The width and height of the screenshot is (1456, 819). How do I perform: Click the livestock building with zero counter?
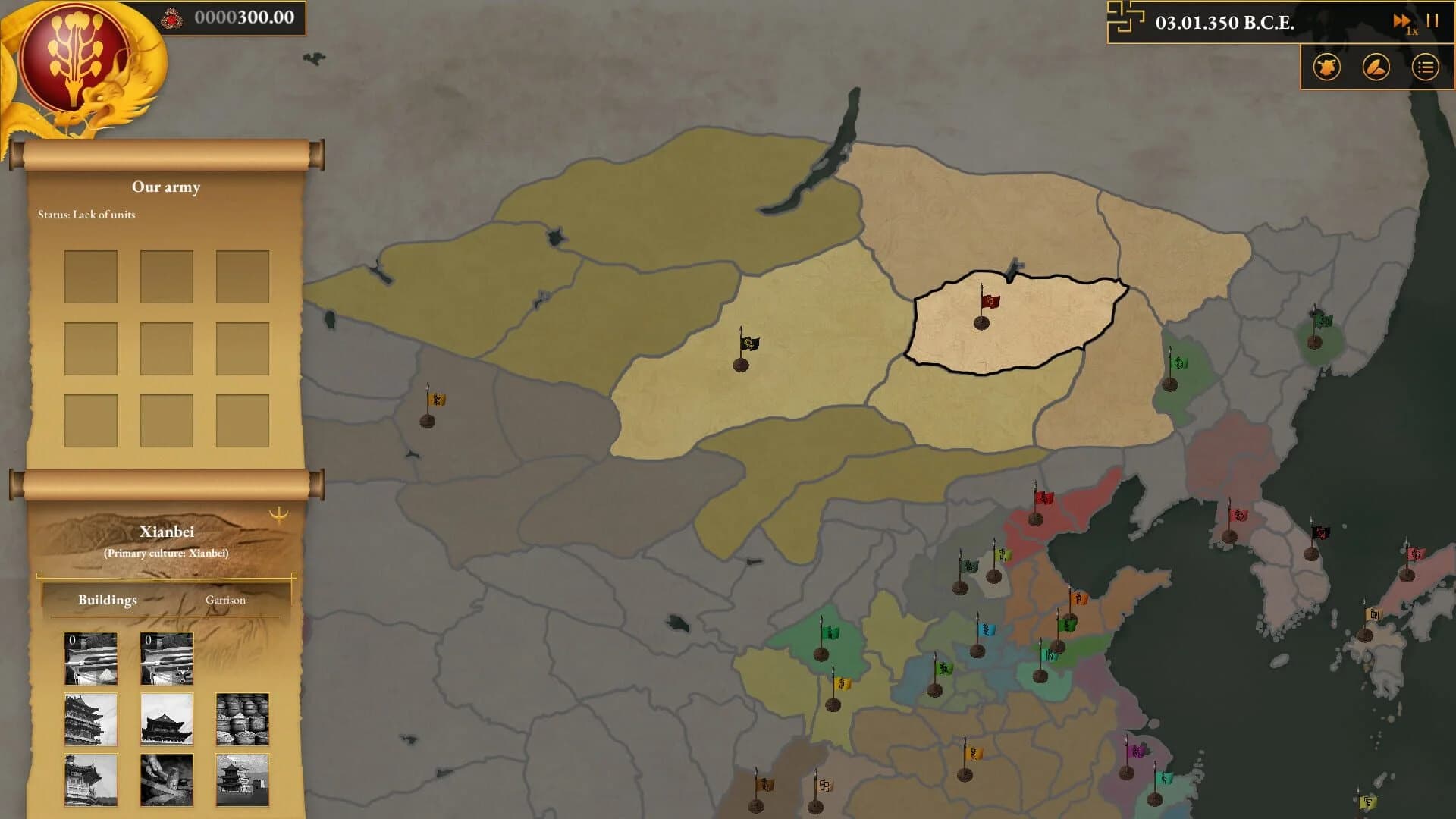point(166,658)
